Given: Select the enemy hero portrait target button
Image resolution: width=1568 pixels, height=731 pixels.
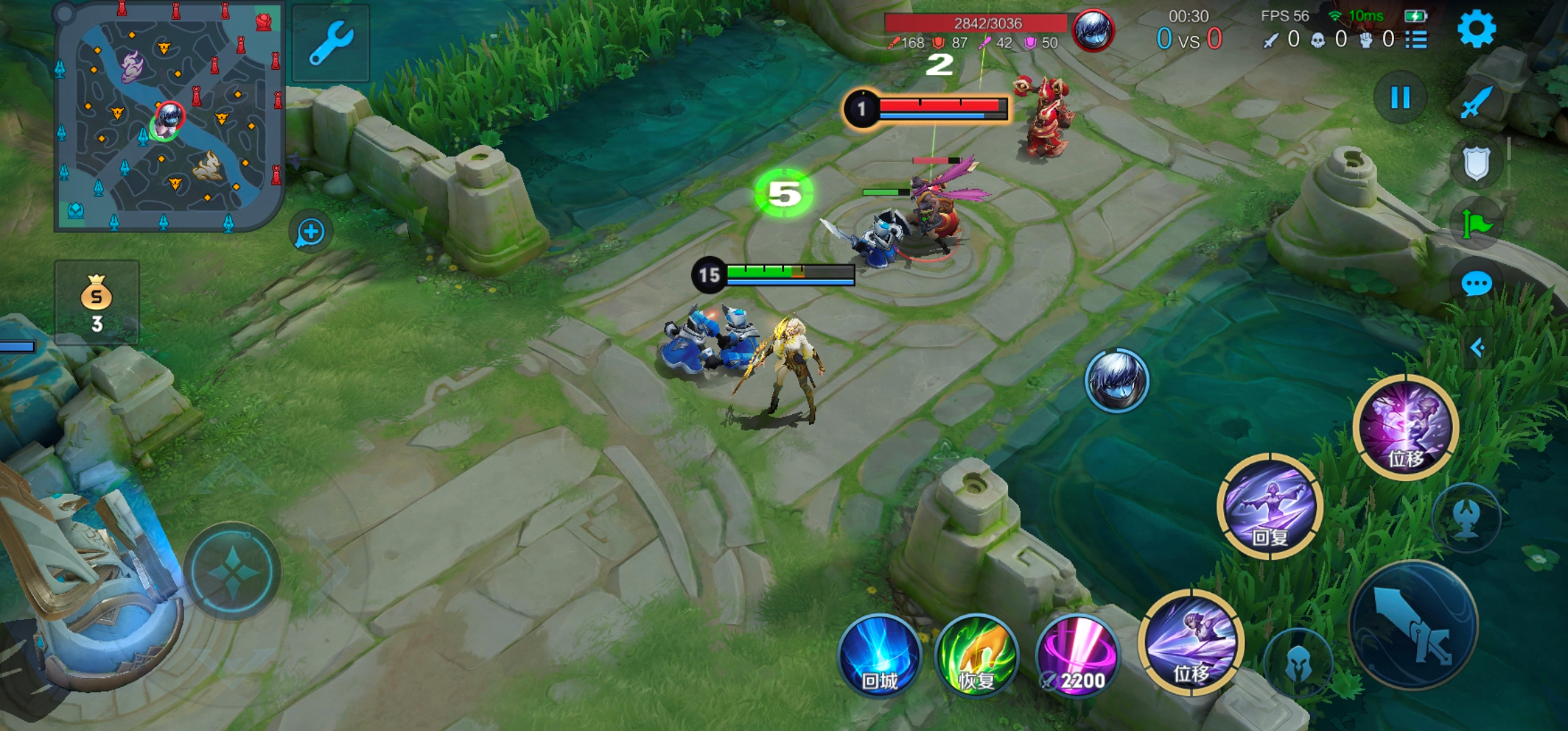Looking at the screenshot, I should (1116, 380).
